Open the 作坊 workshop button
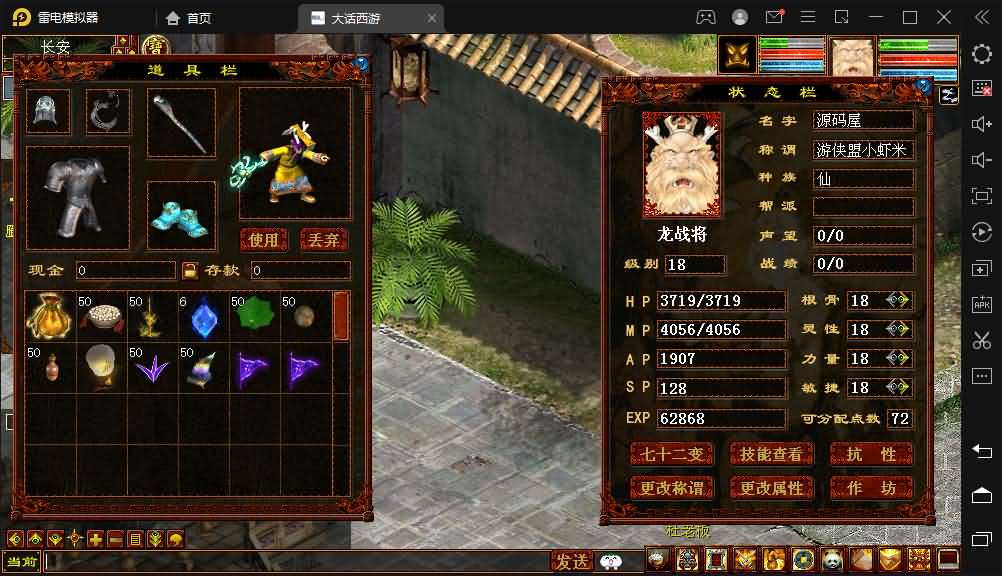 coord(871,488)
